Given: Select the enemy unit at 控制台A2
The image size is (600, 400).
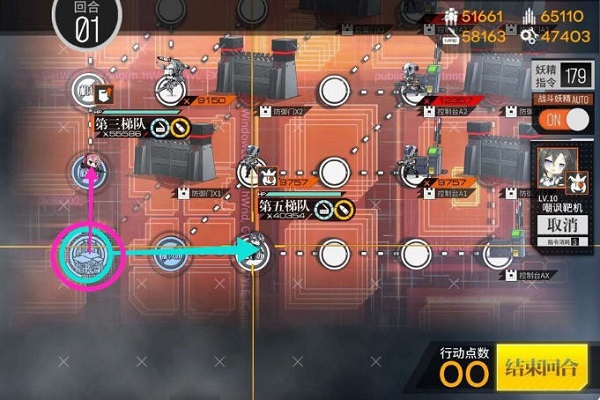Looking at the screenshot, I should click(x=413, y=80).
